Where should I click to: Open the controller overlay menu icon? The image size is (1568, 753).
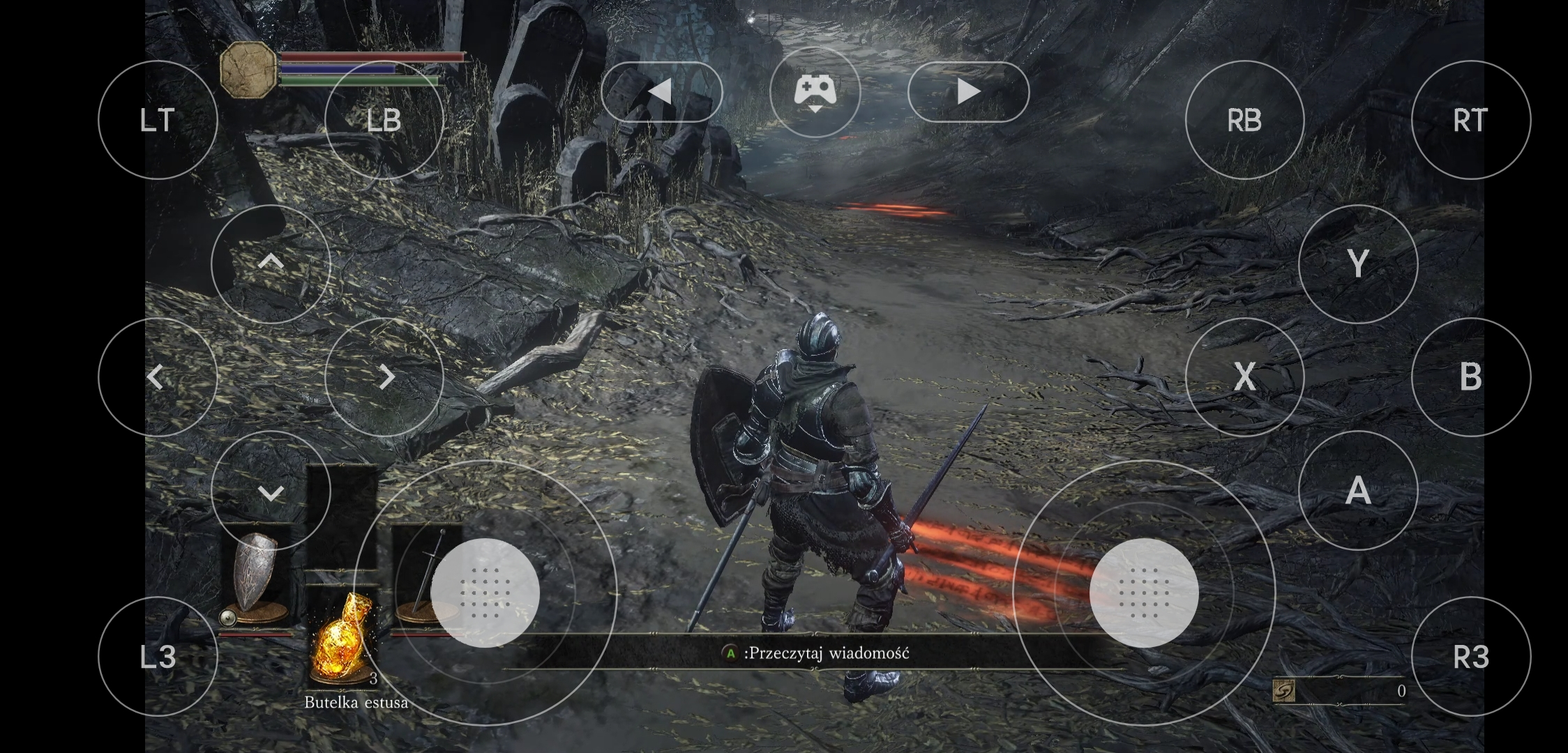(815, 91)
